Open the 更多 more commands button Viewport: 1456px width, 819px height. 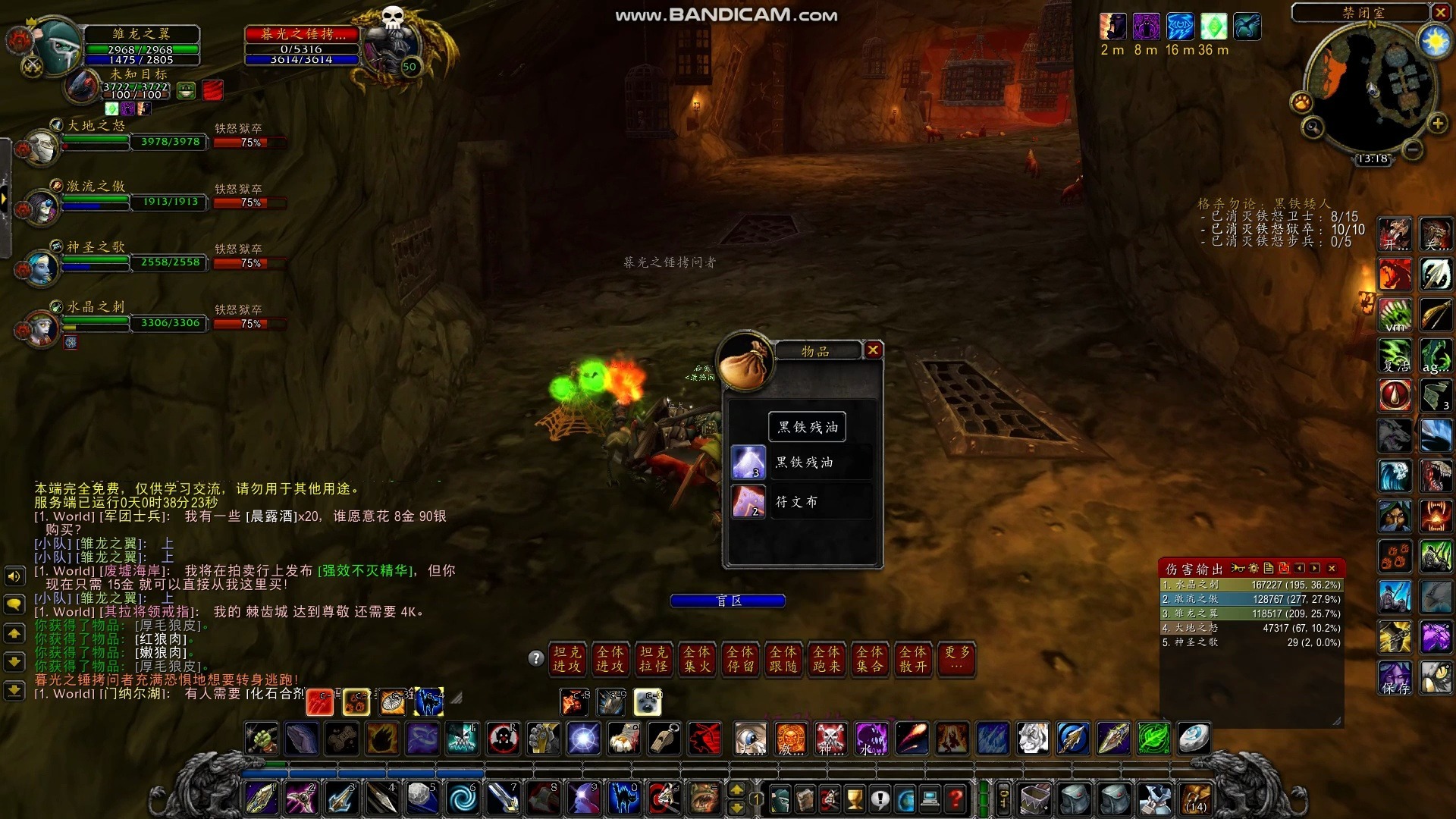956,659
